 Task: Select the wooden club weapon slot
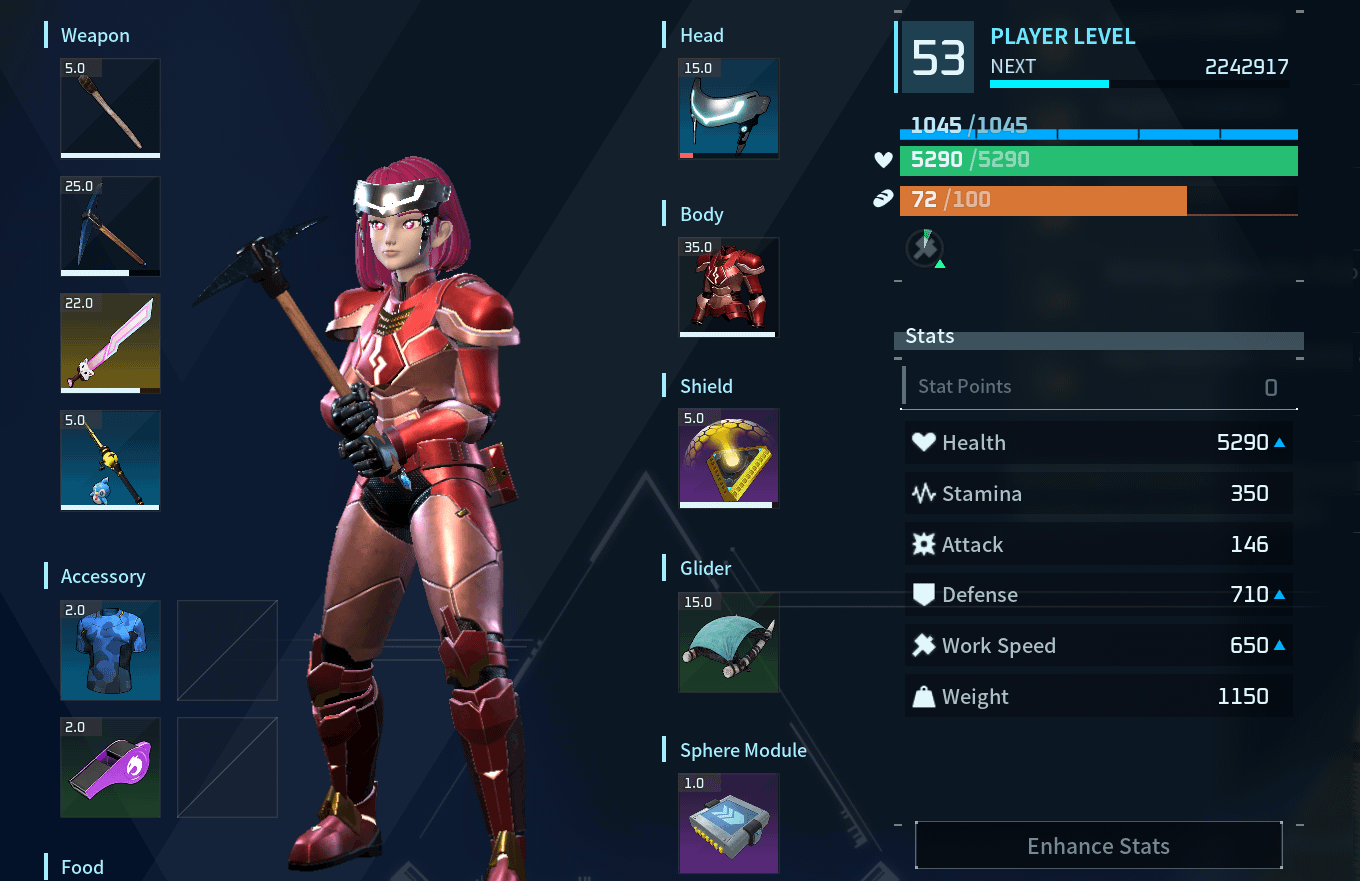(x=110, y=108)
